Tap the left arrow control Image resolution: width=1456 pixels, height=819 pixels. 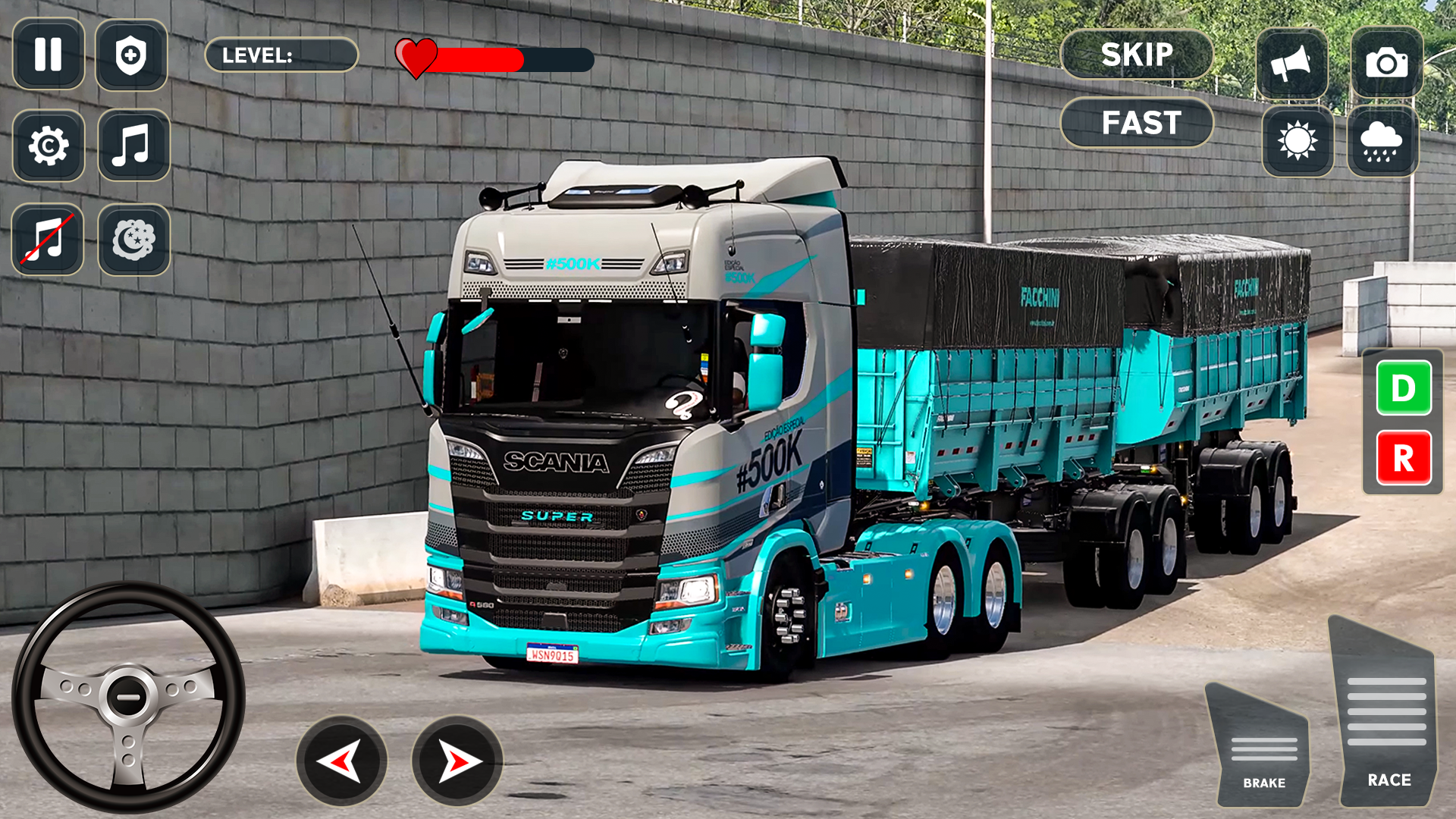point(341,761)
